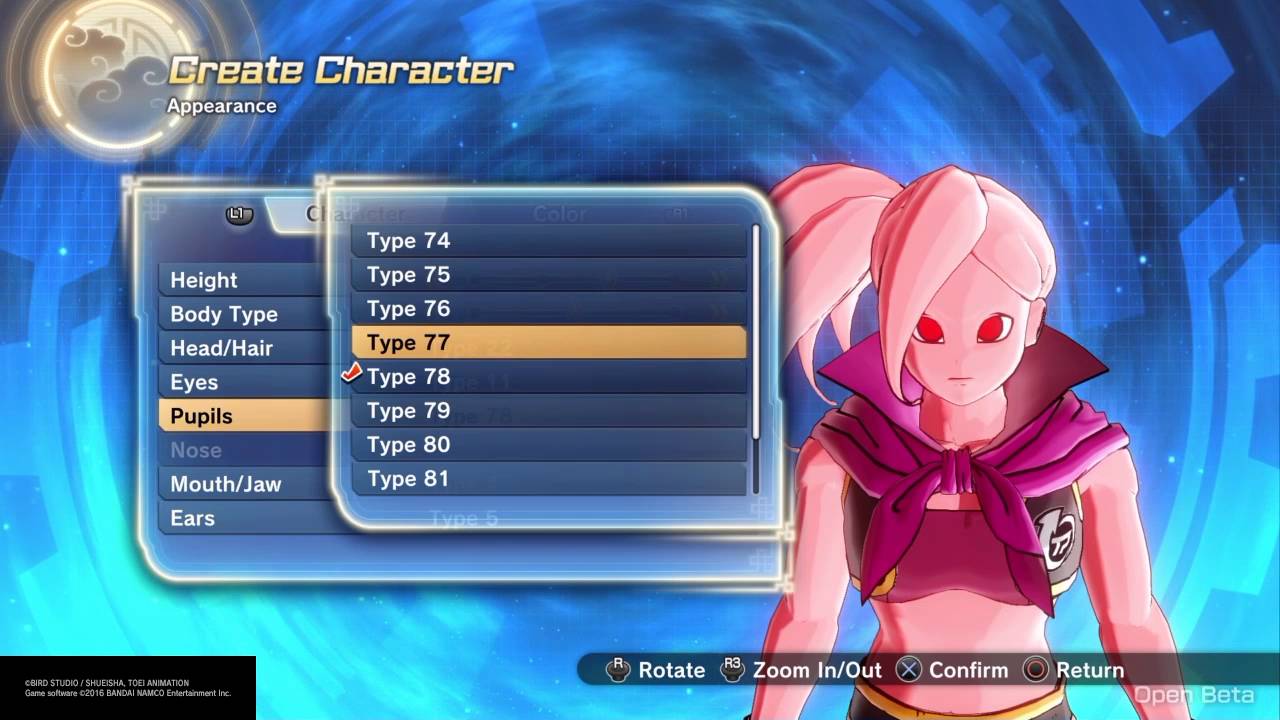Choose Type 75 from the pupil list
The image size is (1280, 720).
coord(548,275)
